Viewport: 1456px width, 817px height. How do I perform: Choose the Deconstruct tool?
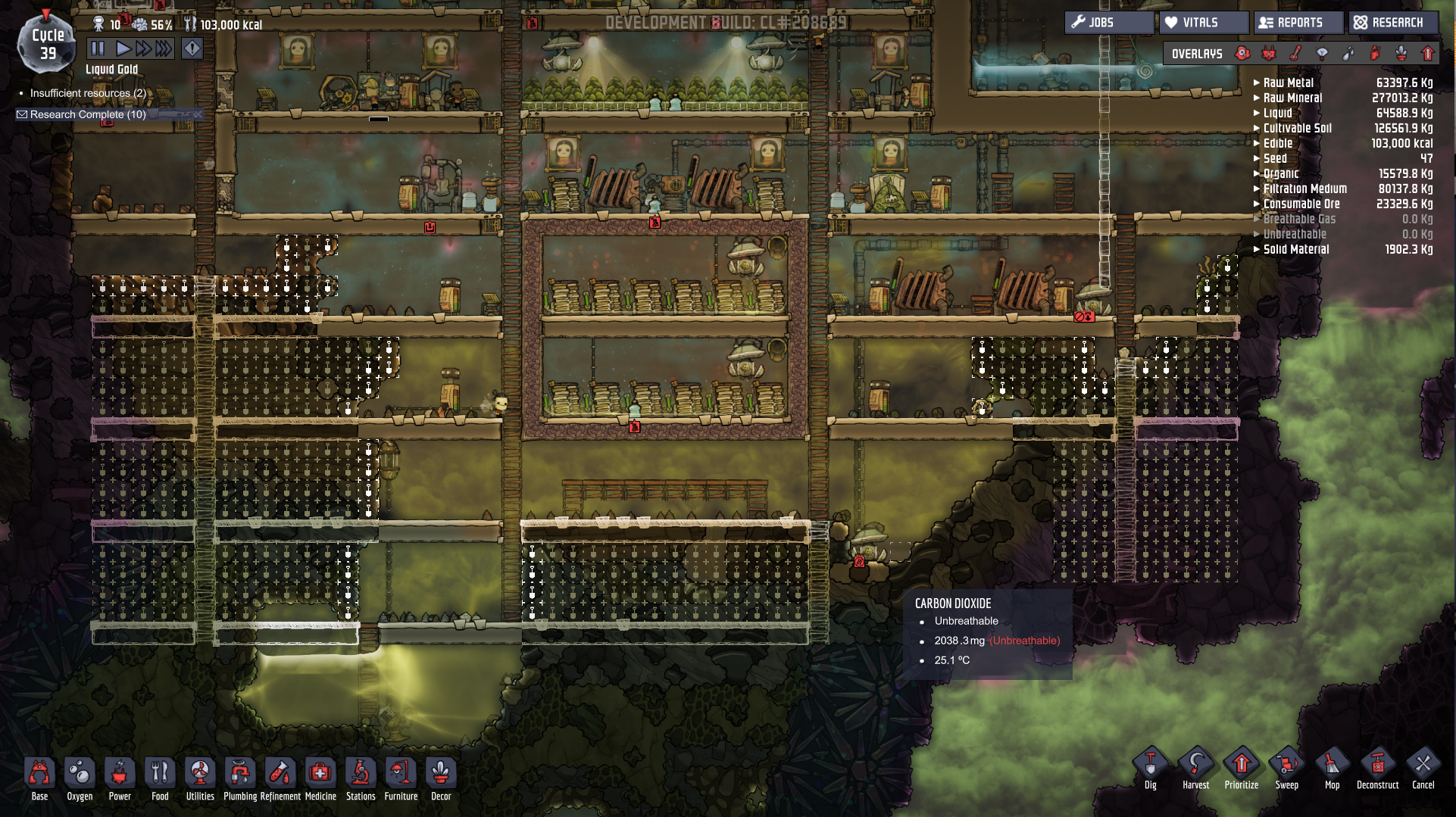pos(1377,768)
